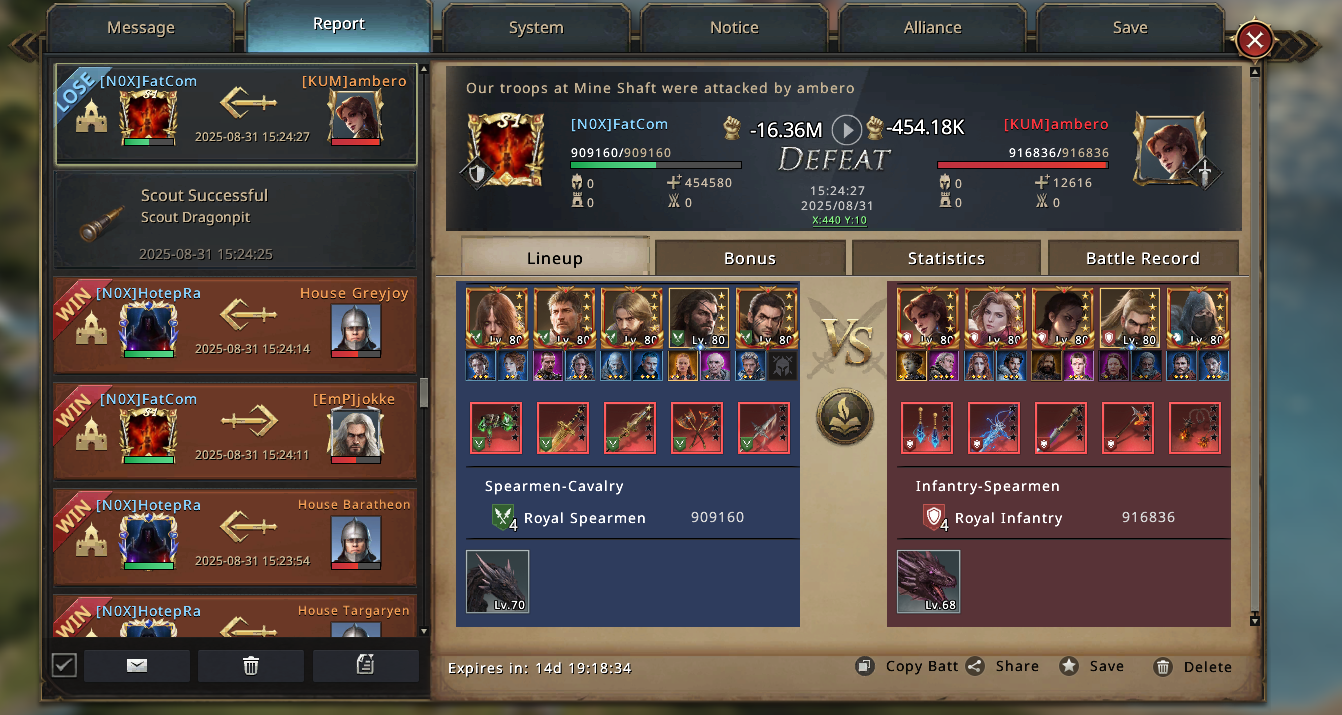Open the System tab
Screen dimensions: 1342x715
coord(536,28)
